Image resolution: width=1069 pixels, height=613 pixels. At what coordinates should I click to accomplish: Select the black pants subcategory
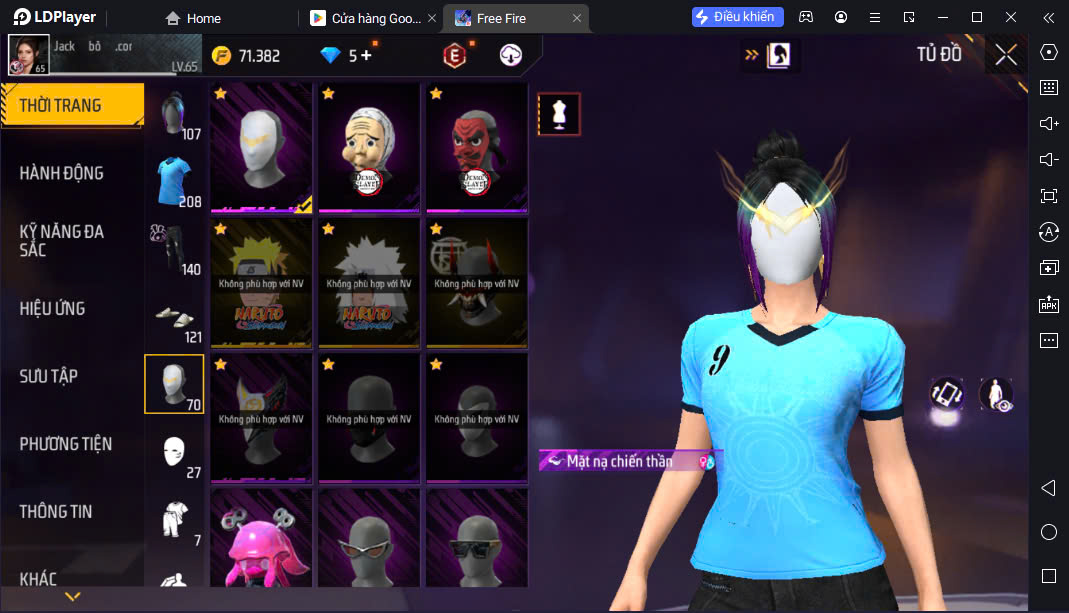pos(174,248)
